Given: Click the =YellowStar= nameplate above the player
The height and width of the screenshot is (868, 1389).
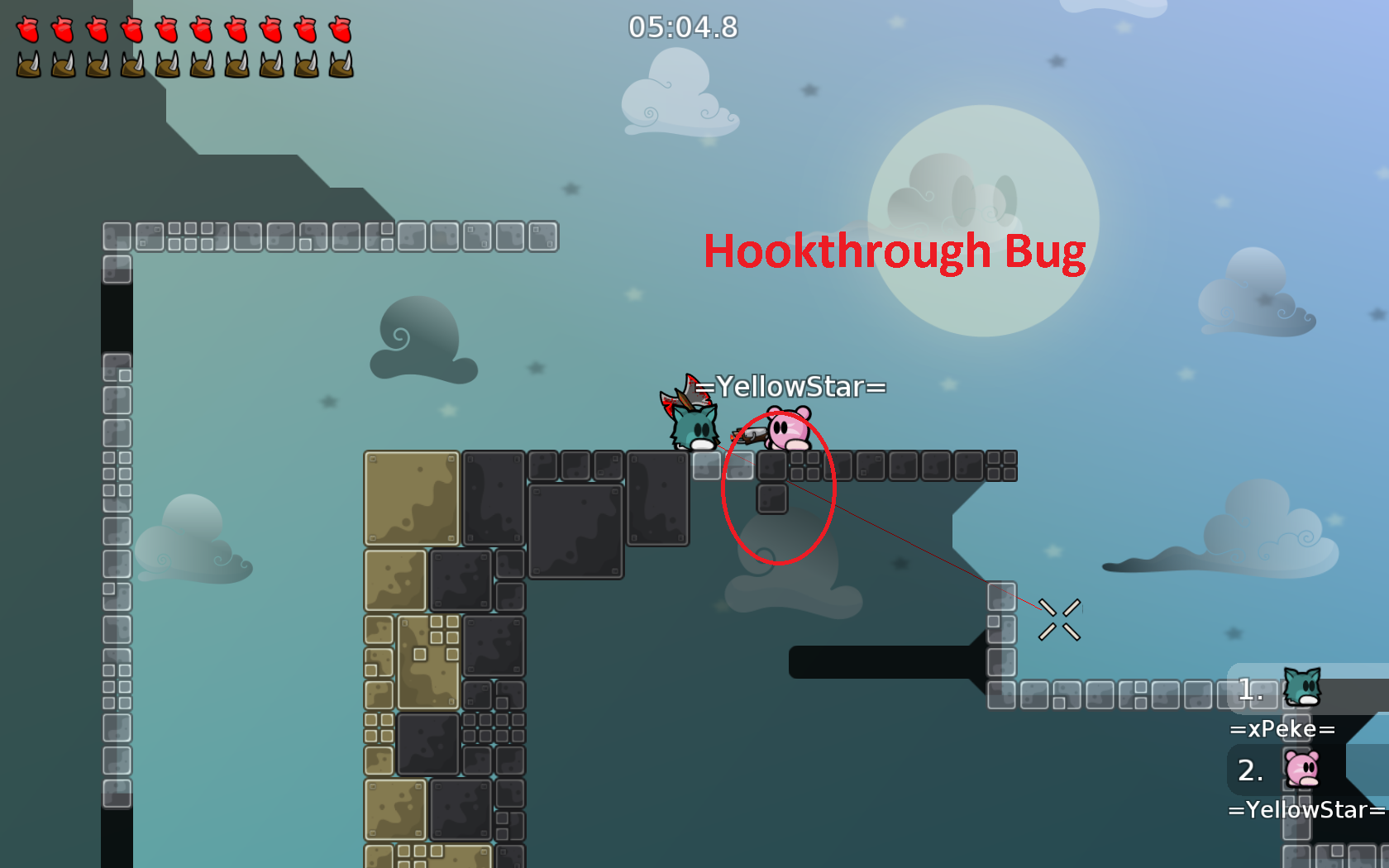Looking at the screenshot, I should (790, 385).
